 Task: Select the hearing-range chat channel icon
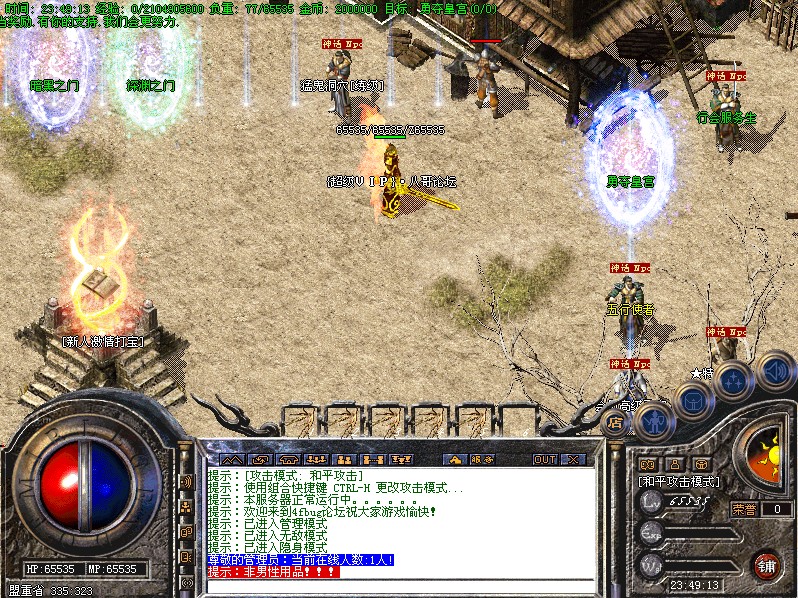tap(186, 482)
